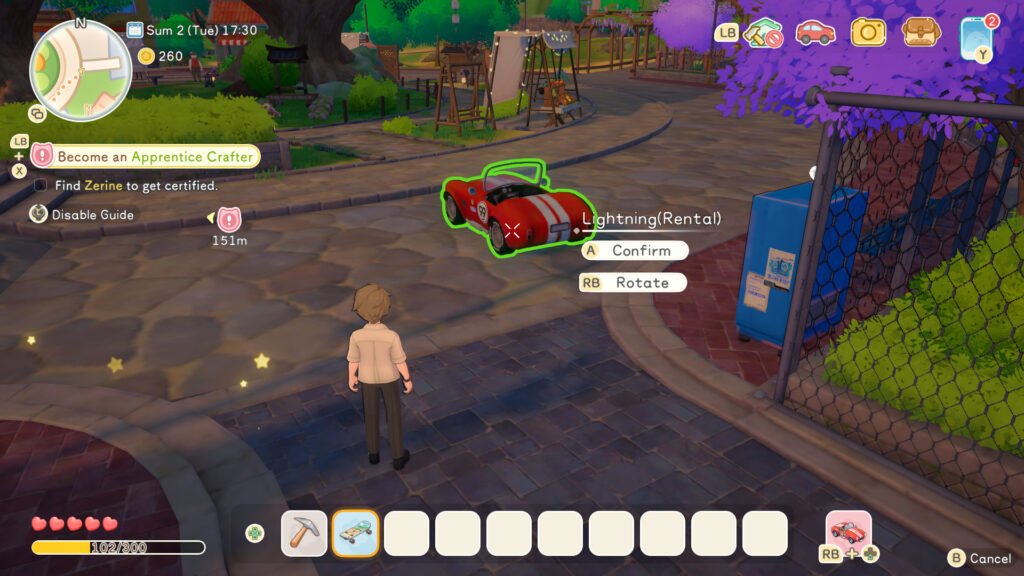Viewport: 1024px width, 576px height.
Task: Open the yellow camera photo mode
Action: 868,32
